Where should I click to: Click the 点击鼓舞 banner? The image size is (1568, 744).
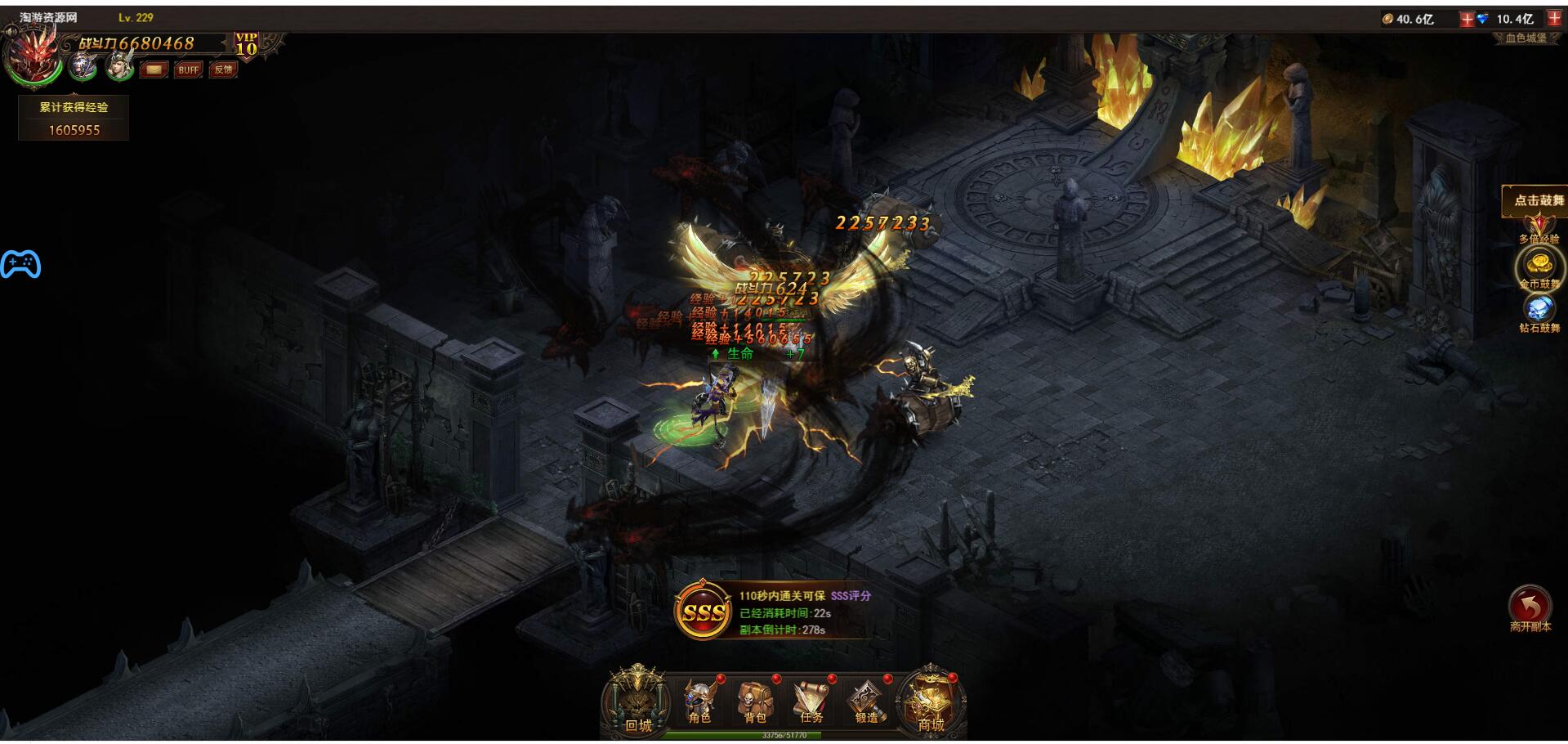[1539, 200]
